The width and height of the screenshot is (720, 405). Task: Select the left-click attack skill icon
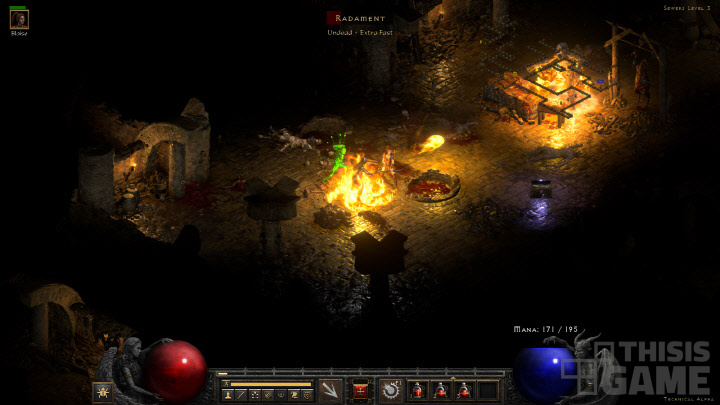(331, 389)
